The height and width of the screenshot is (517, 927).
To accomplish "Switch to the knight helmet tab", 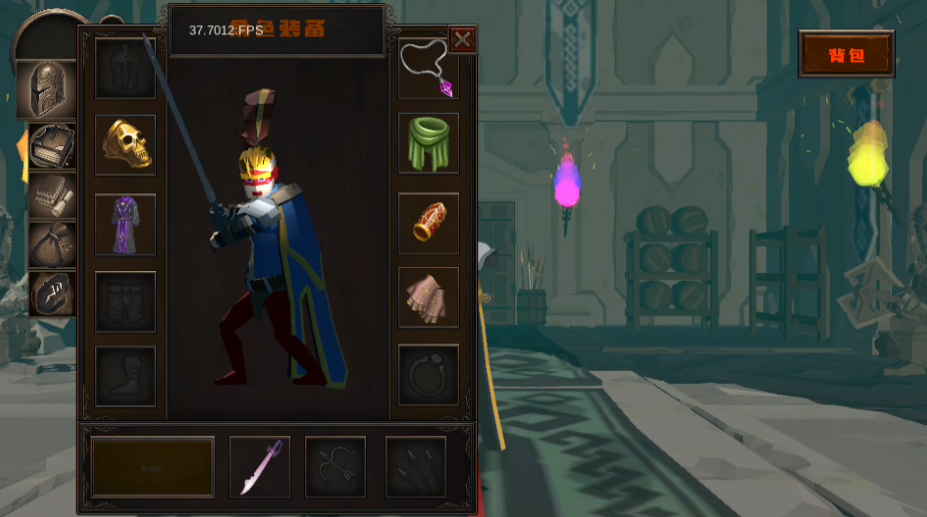I will point(45,90).
